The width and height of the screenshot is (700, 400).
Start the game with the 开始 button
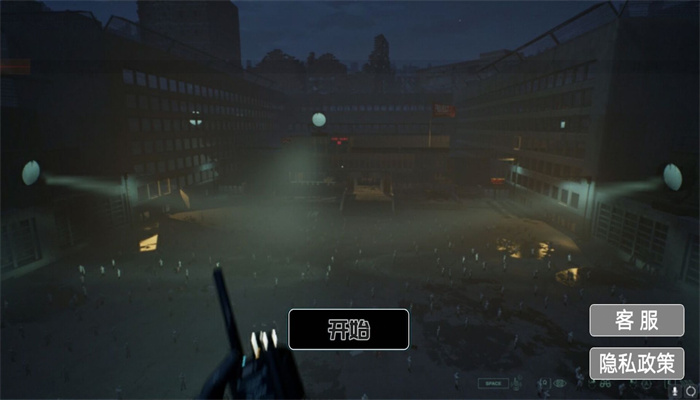(348, 329)
